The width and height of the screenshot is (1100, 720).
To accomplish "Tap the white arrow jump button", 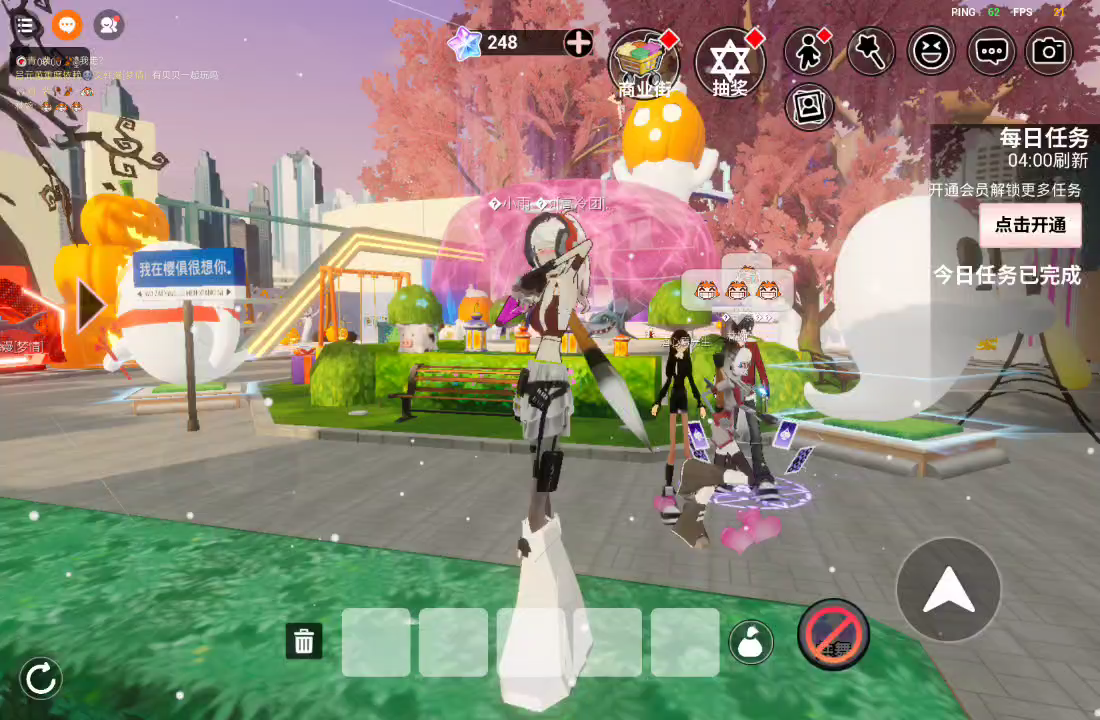I will pyautogui.click(x=948, y=590).
